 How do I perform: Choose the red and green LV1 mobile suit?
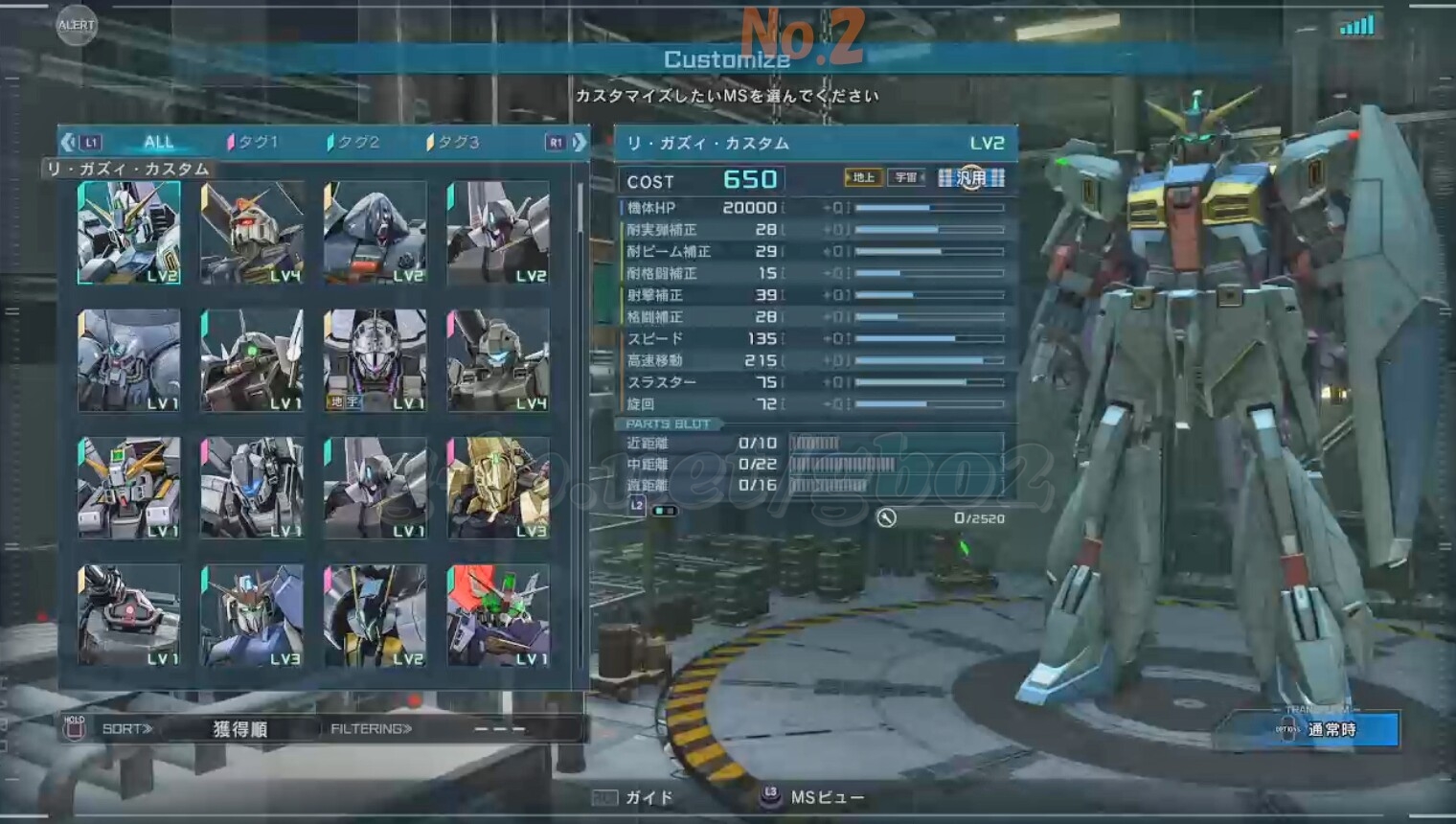pos(498,615)
